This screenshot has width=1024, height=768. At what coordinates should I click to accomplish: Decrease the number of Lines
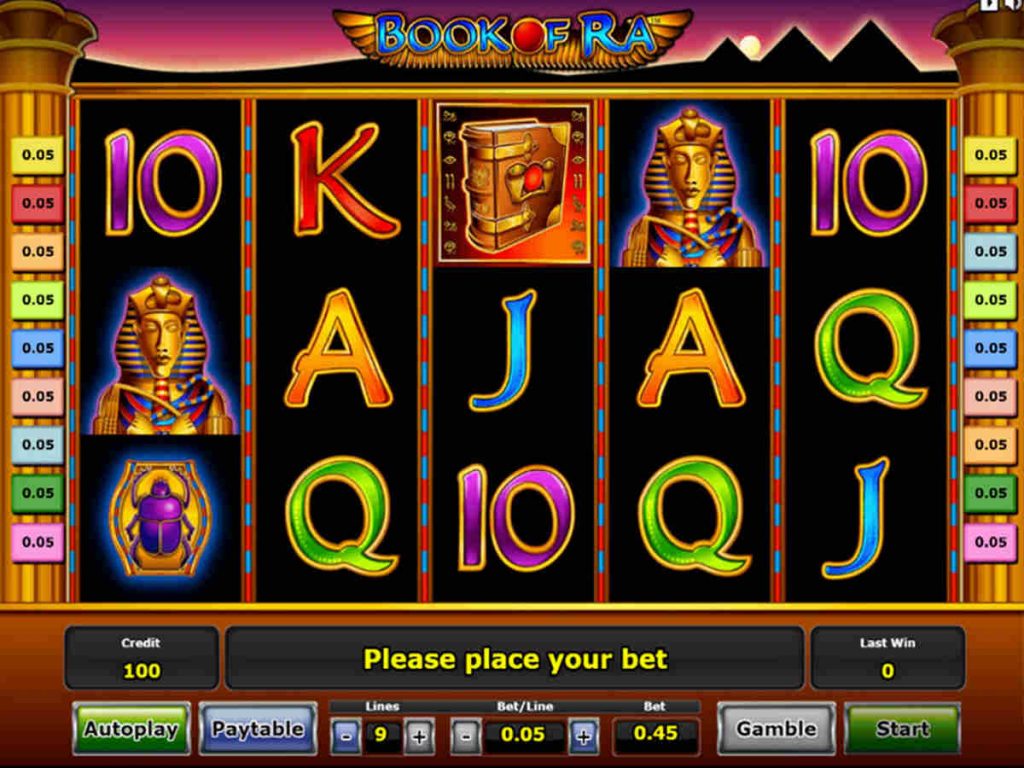pyautogui.click(x=346, y=738)
